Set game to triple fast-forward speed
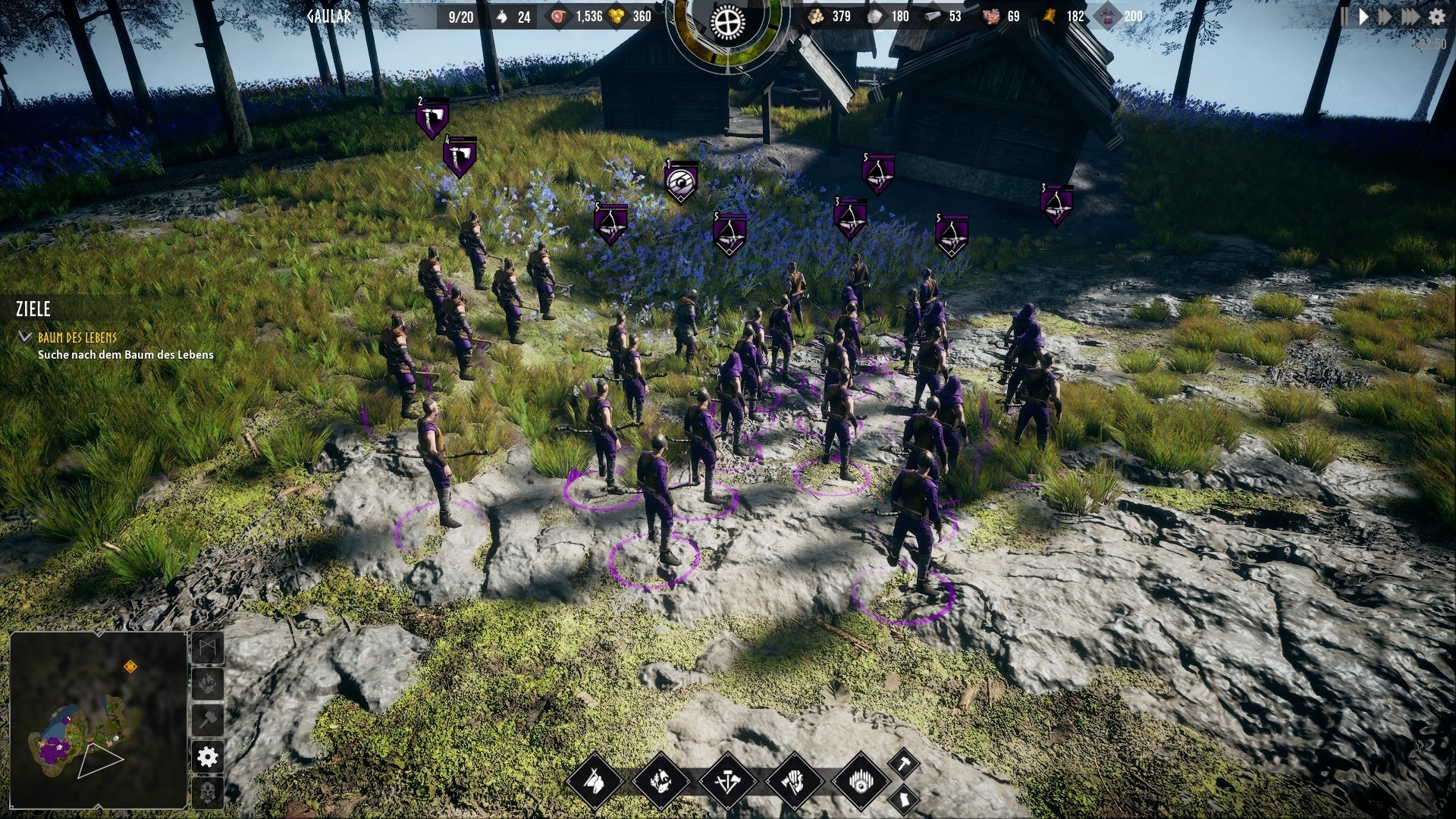1456x819 pixels. coord(1410,17)
